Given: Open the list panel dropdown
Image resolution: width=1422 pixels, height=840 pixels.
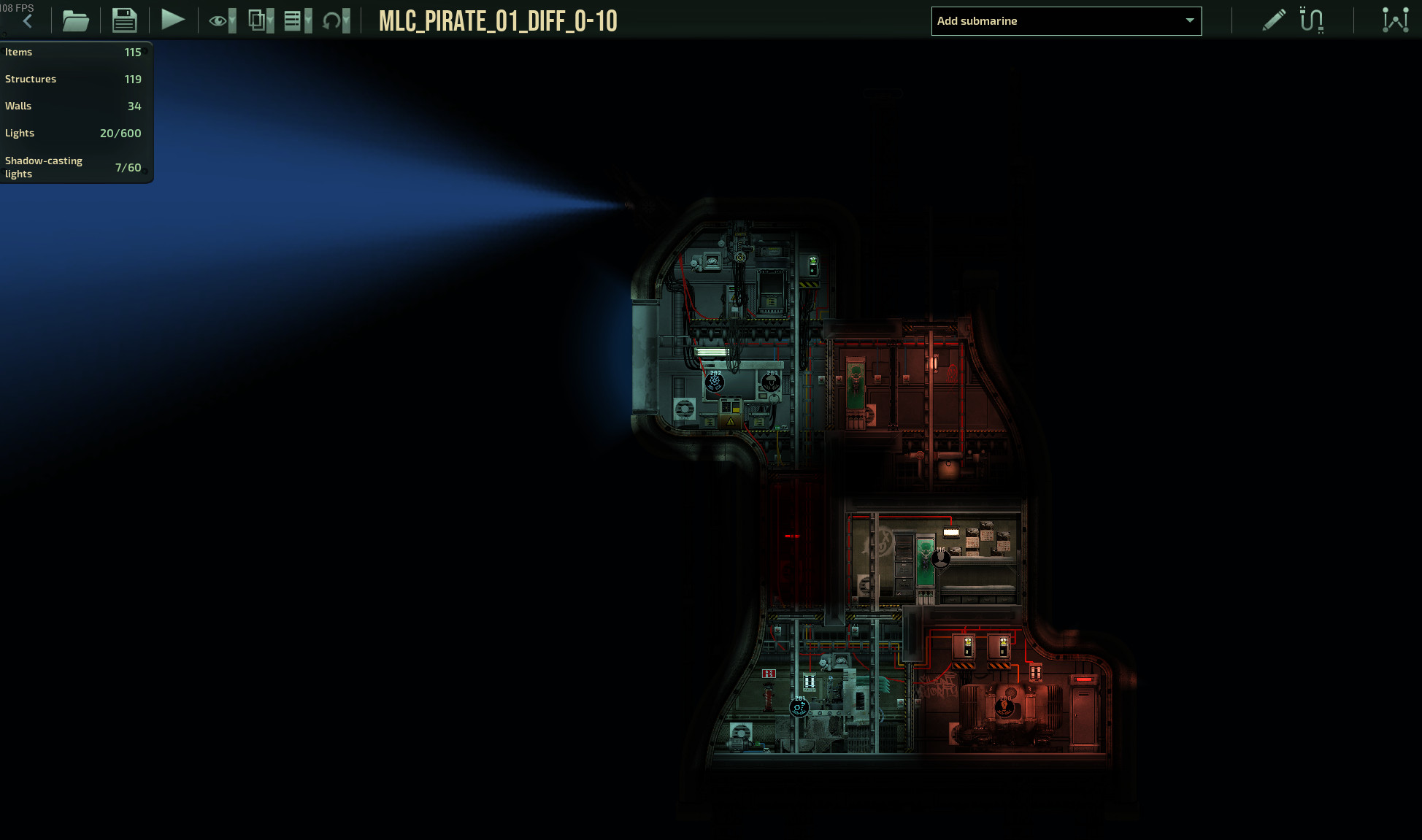Looking at the screenshot, I should (297, 20).
